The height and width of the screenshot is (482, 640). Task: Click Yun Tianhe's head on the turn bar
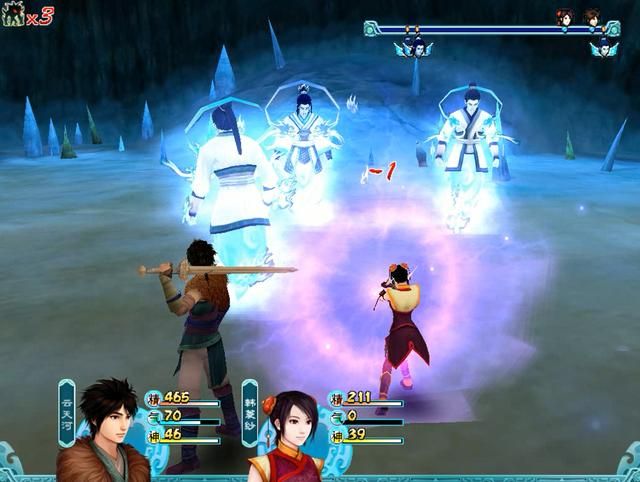tap(591, 17)
